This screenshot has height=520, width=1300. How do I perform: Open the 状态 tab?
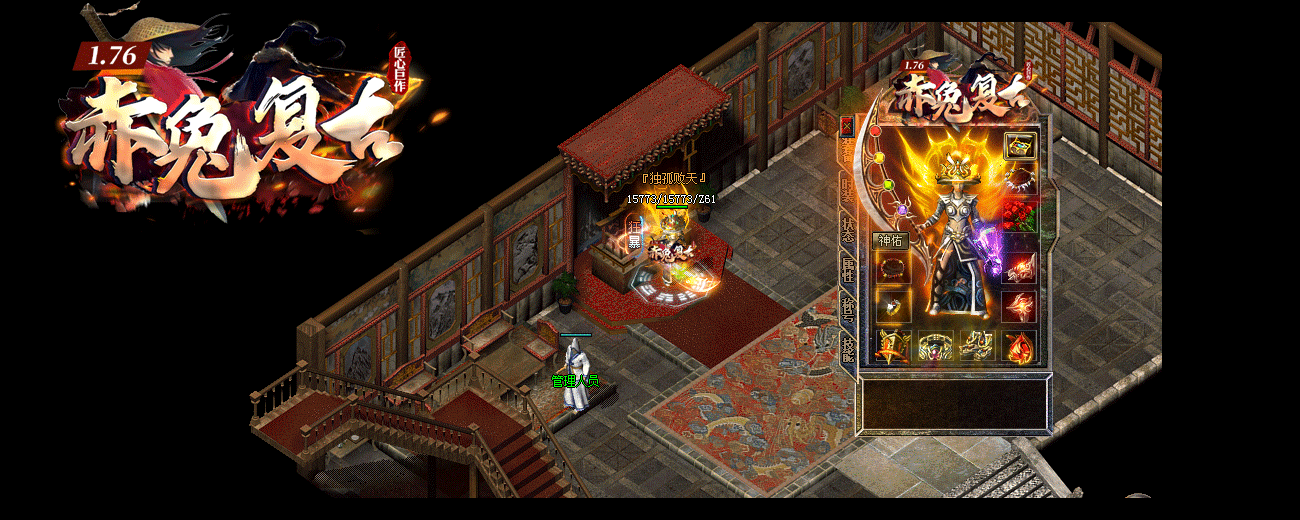pos(848,225)
